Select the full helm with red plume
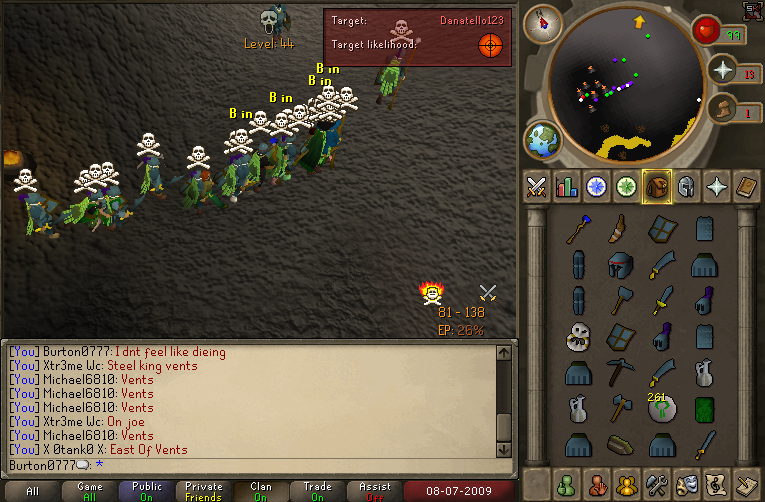This screenshot has width=765, height=502. pyautogui.click(x=620, y=265)
